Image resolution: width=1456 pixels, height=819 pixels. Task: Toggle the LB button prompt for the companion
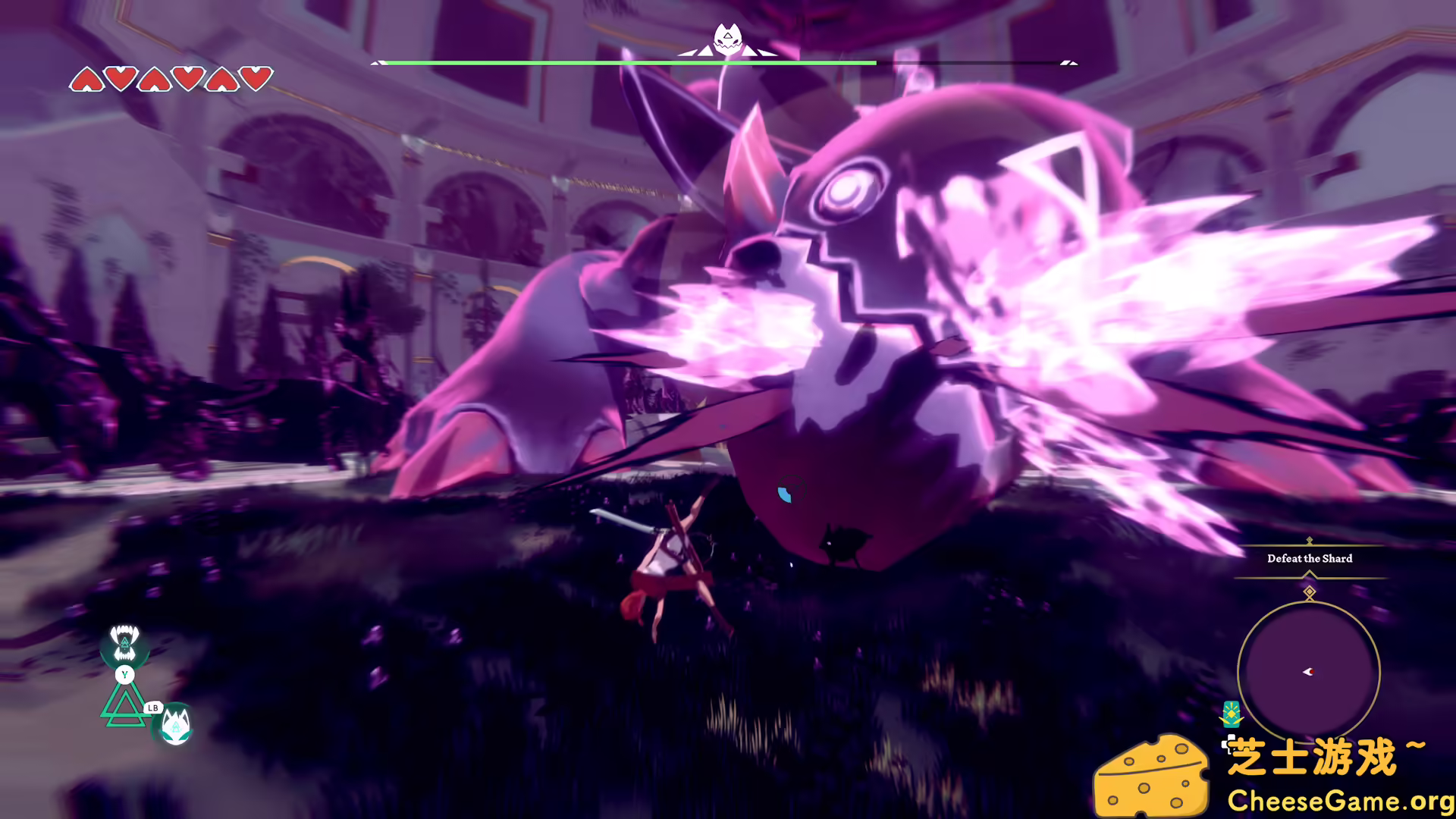click(x=152, y=707)
